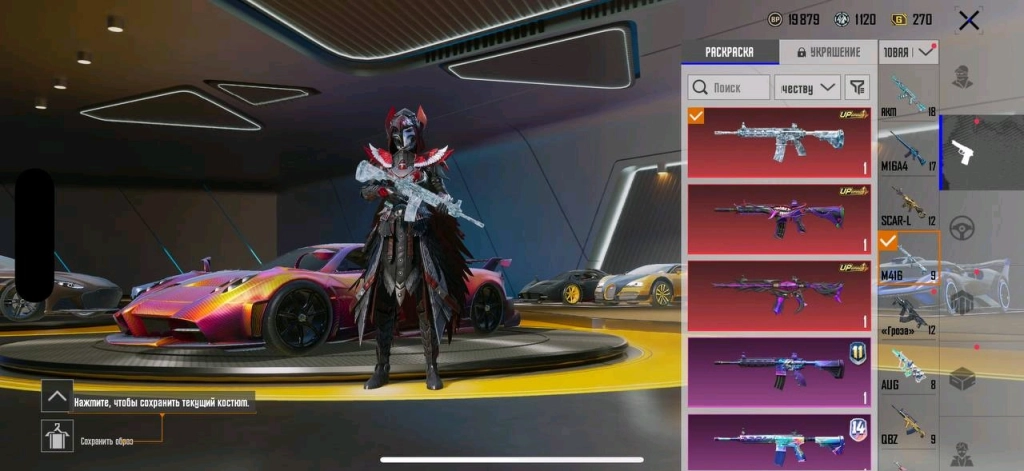
Task: Open the Украшение tab
Action: coord(827,53)
